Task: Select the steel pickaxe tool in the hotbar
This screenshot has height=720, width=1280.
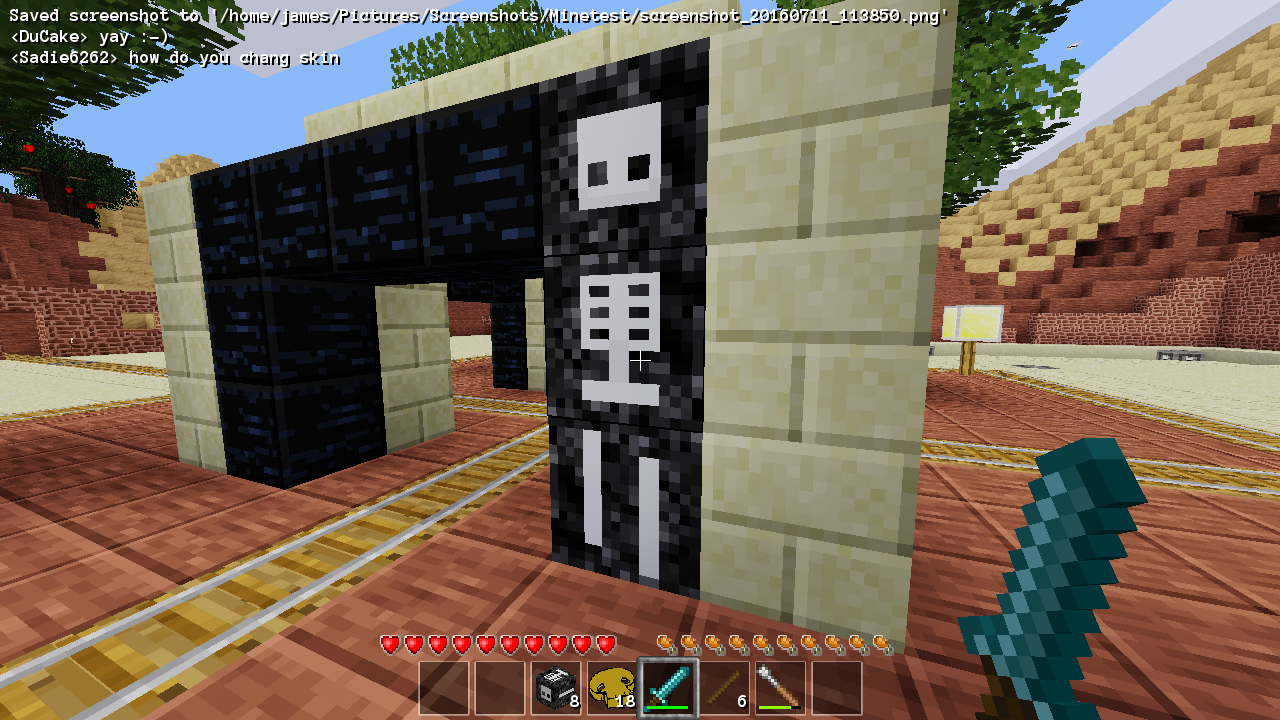Action: [781, 687]
